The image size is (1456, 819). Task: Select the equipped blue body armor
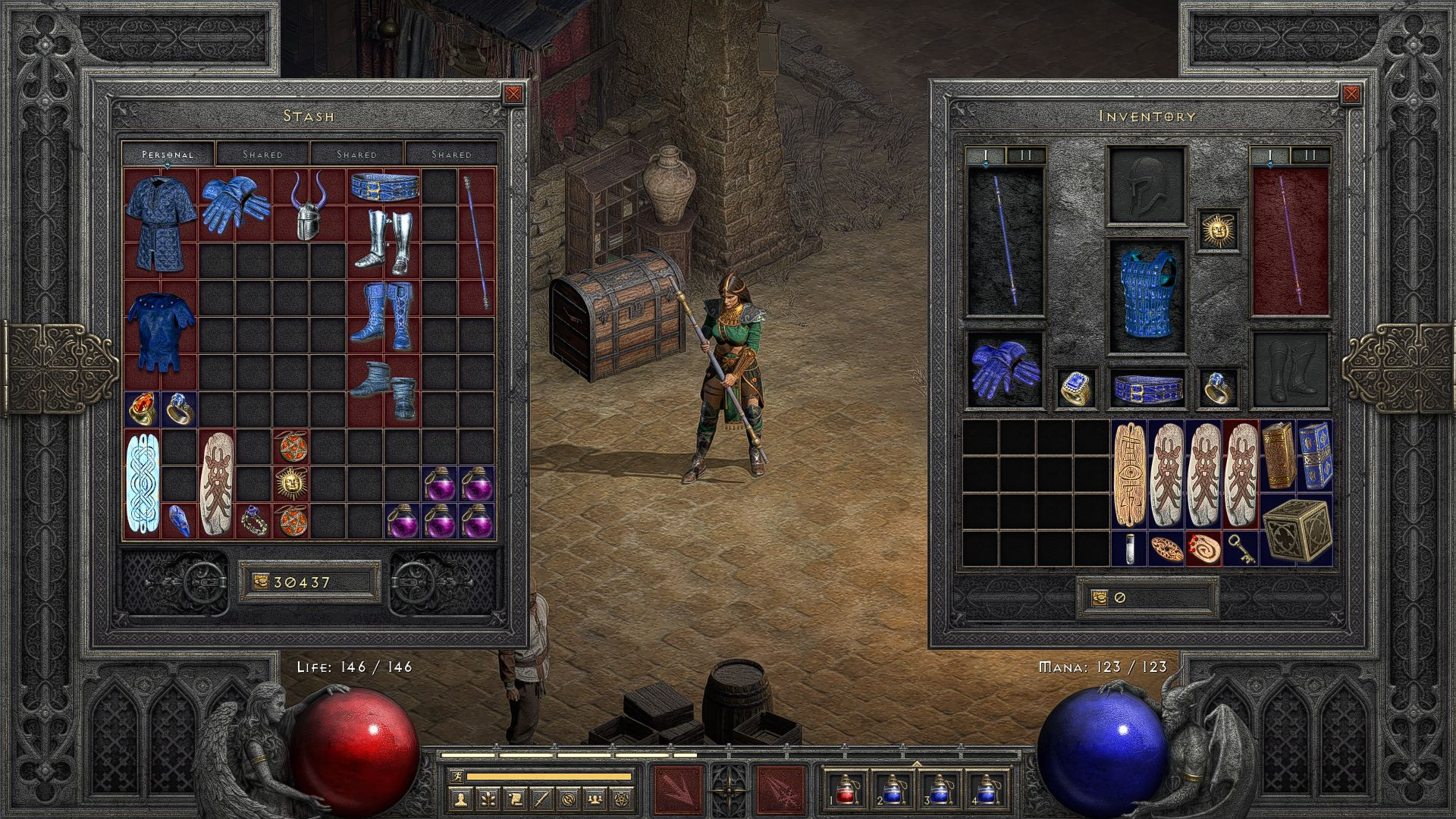point(1147,297)
